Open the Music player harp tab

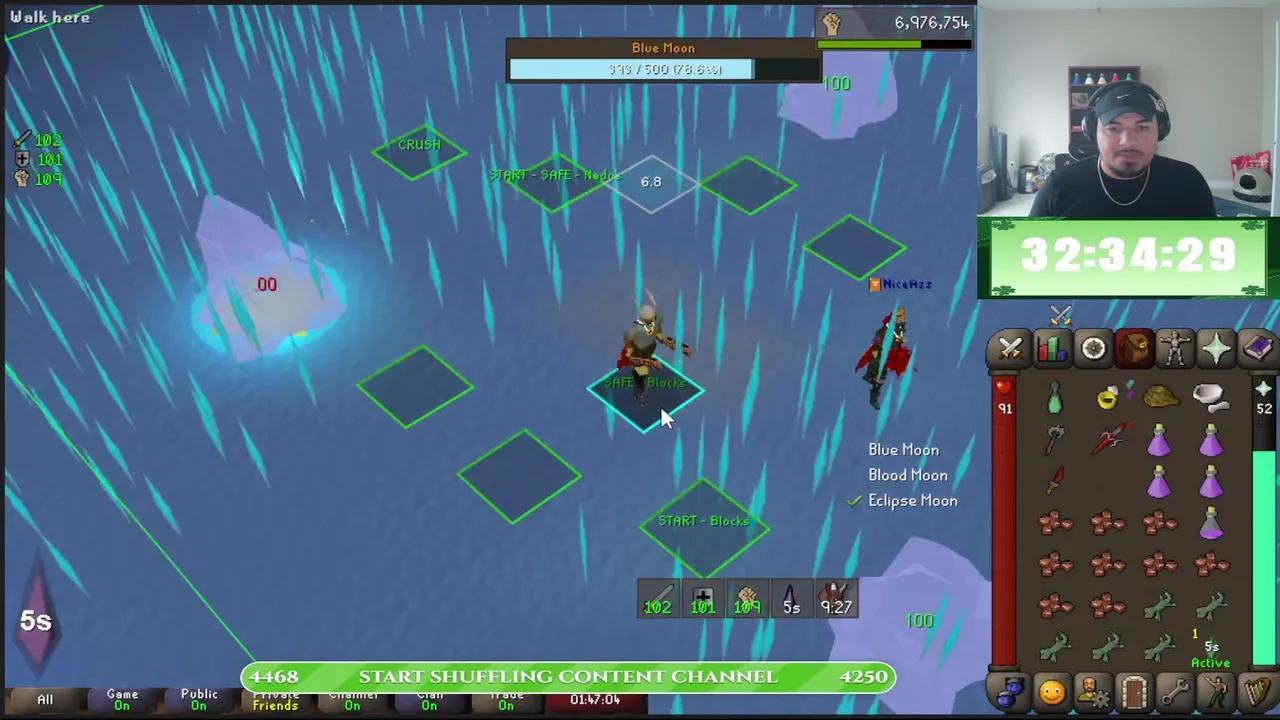tap(1256, 690)
